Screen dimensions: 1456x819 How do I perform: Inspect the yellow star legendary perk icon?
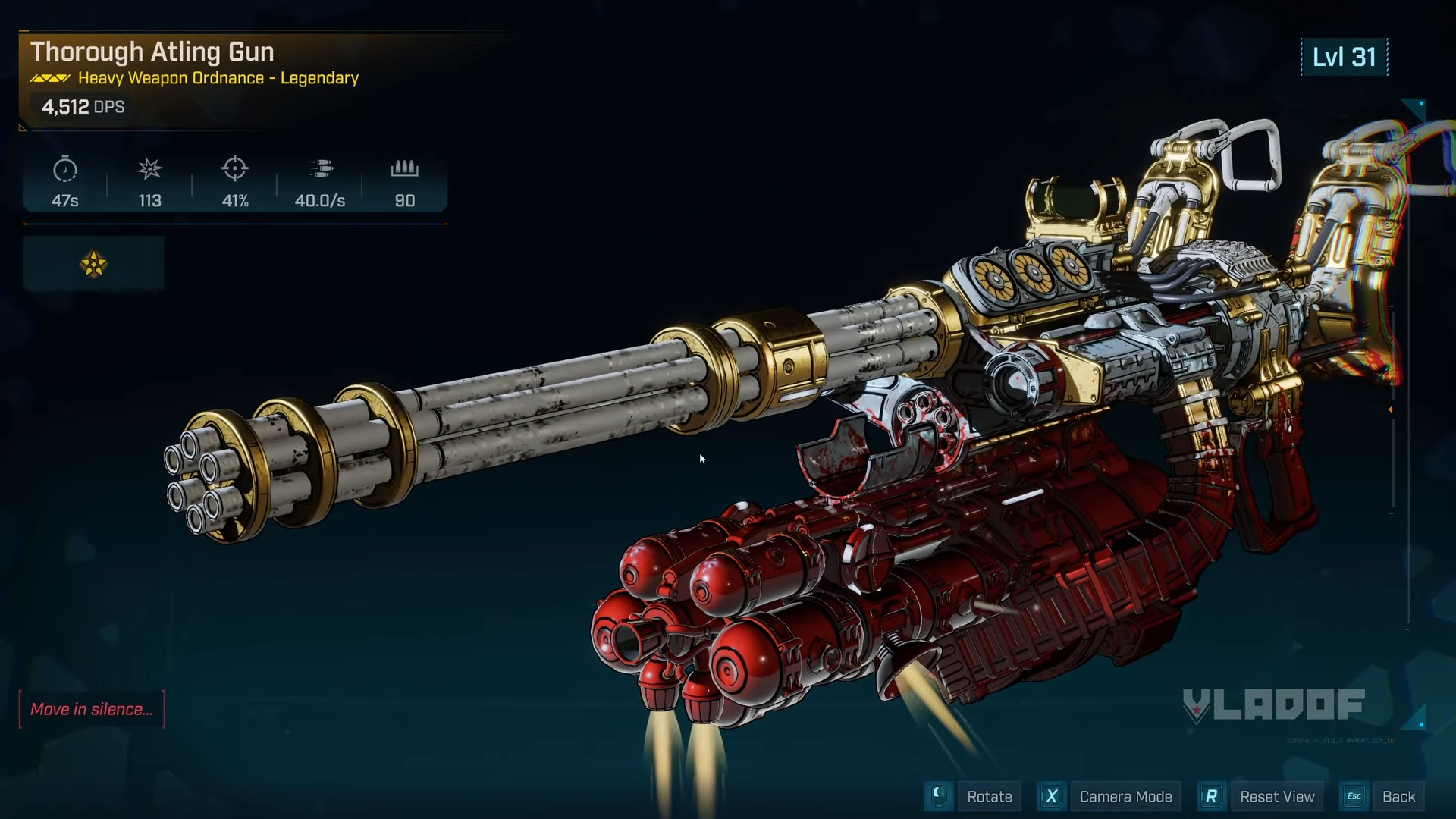[93, 264]
